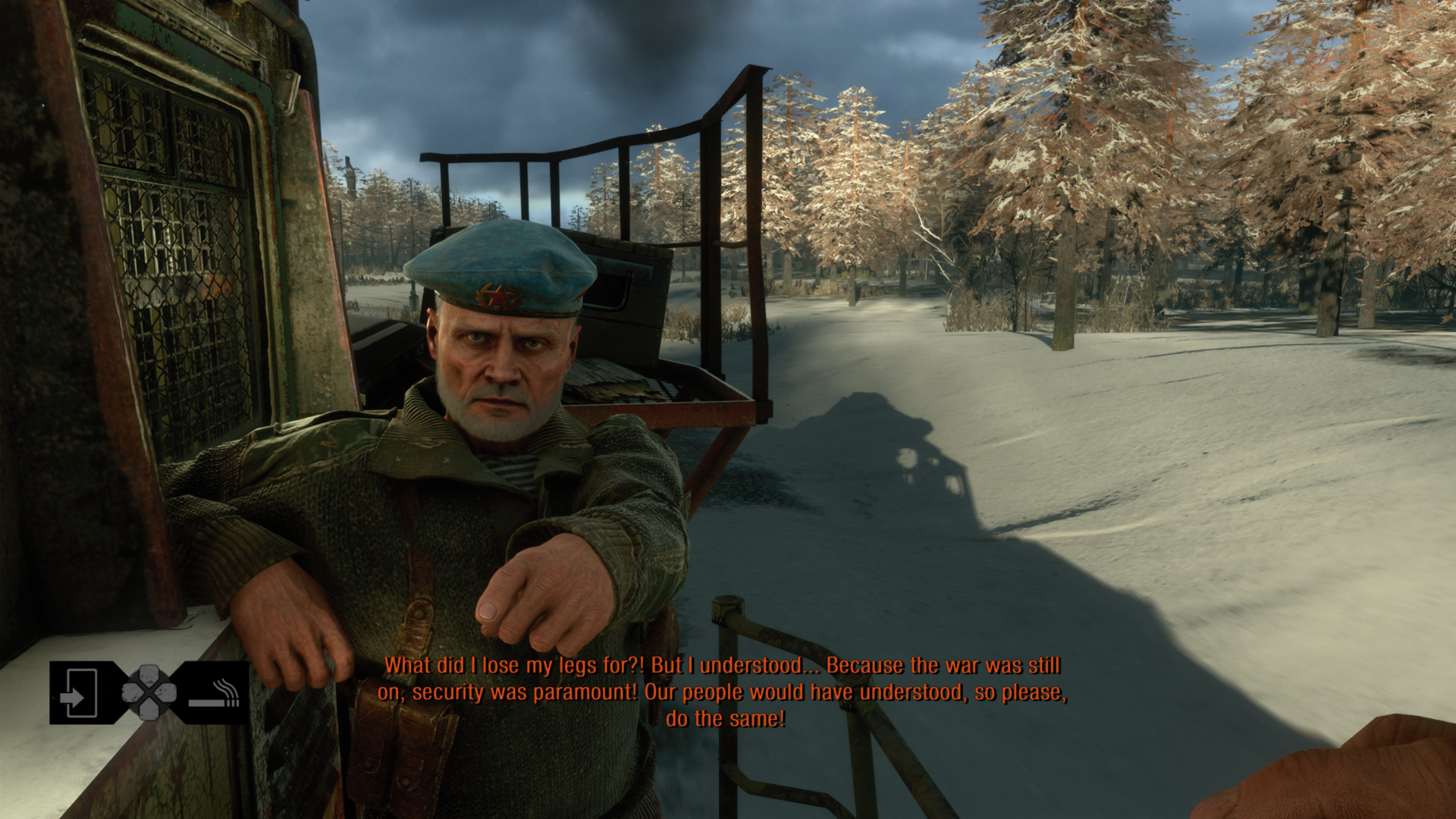
Task: Choose the smoke cigarette icon
Action: click(x=215, y=694)
